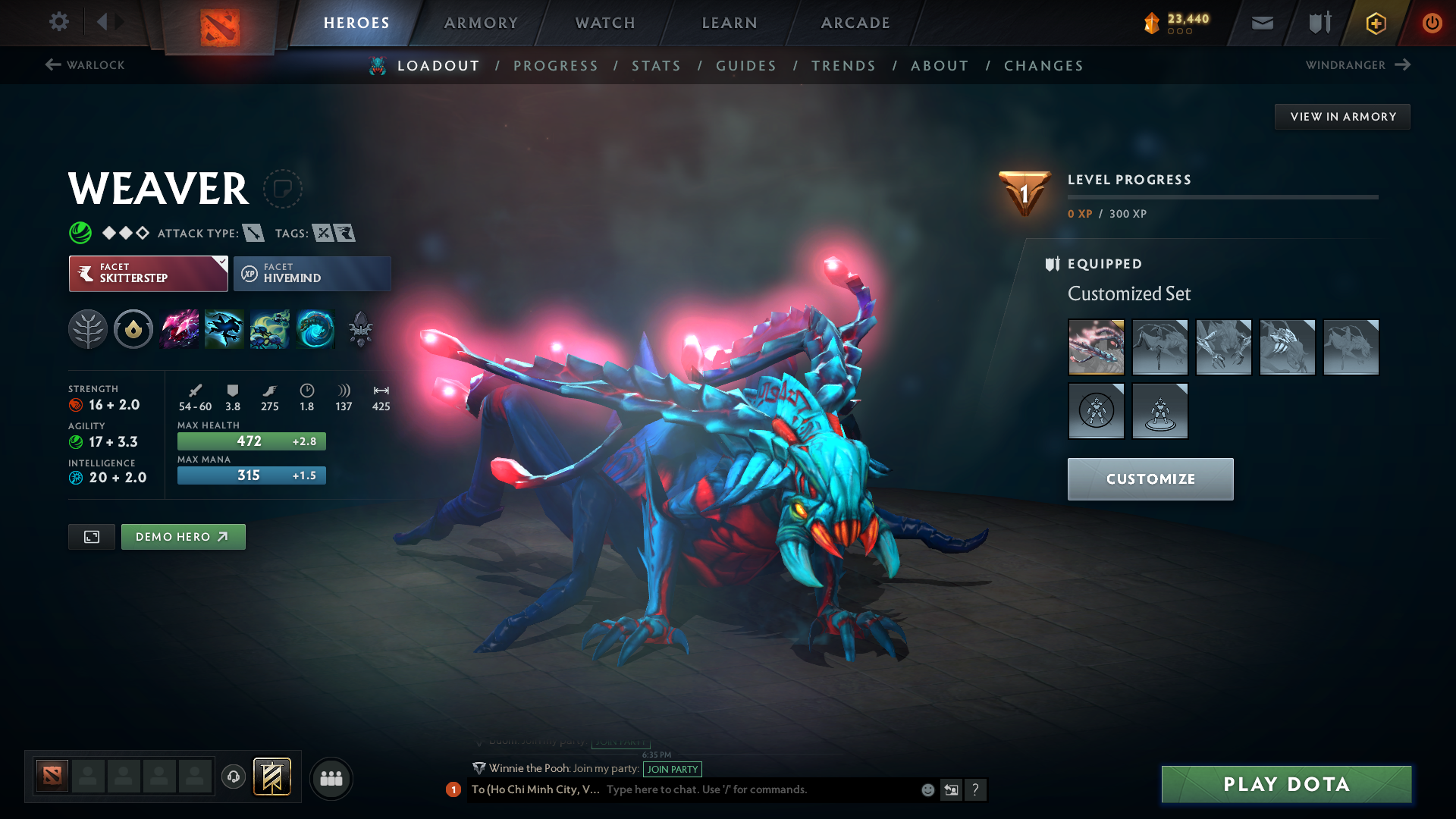This screenshot has height=819, width=1456.
Task: Select the weapon thumbnail in the Customized Set
Action: pyautogui.click(x=1096, y=347)
